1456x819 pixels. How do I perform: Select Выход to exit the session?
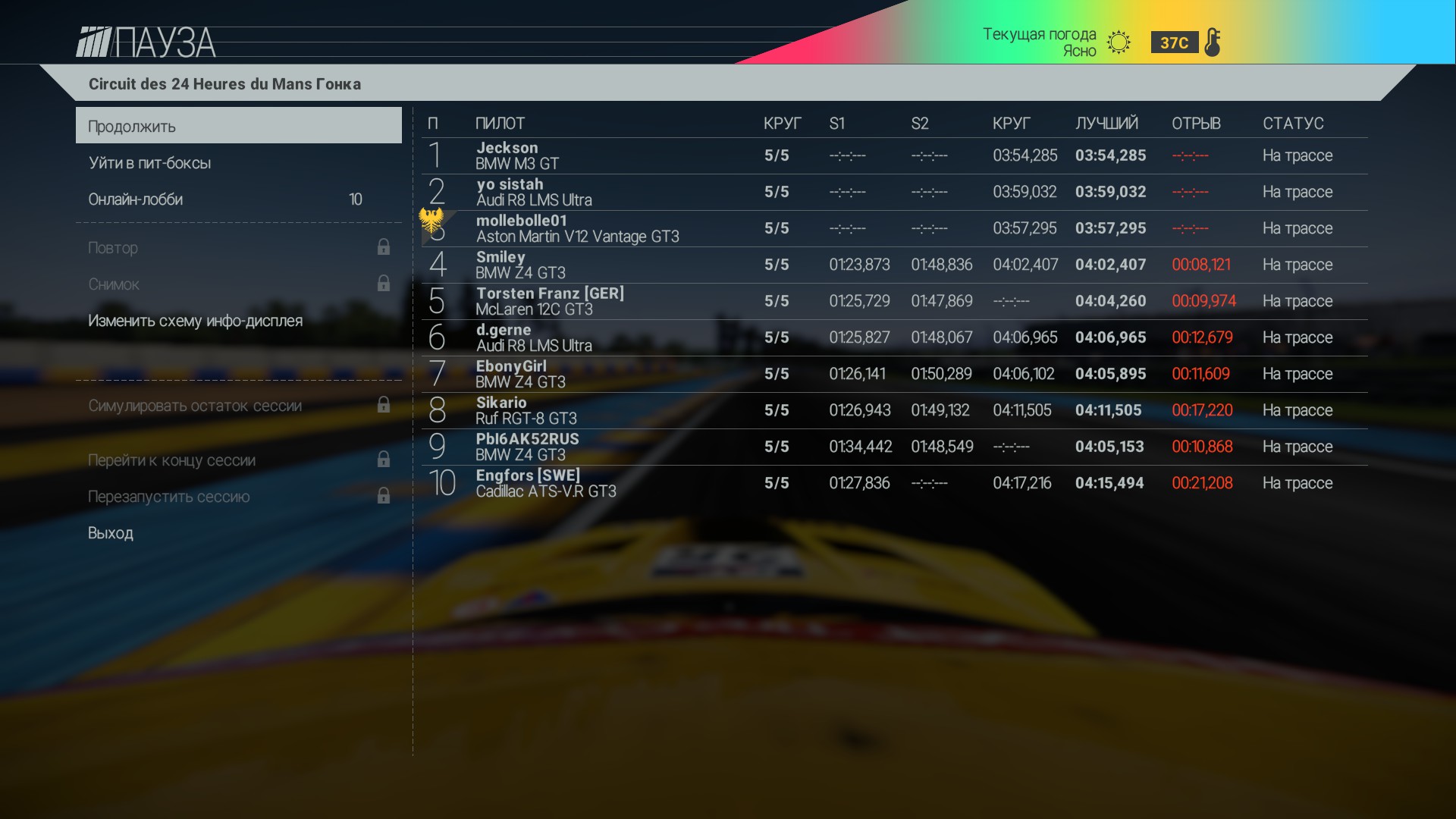click(111, 533)
